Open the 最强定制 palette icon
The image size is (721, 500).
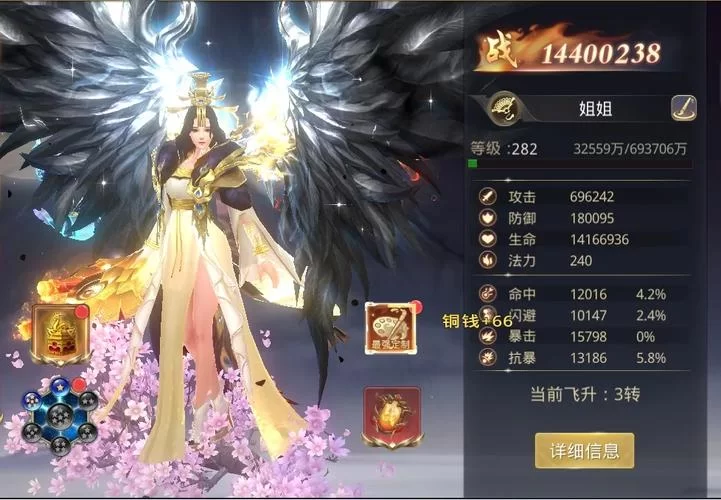point(390,329)
